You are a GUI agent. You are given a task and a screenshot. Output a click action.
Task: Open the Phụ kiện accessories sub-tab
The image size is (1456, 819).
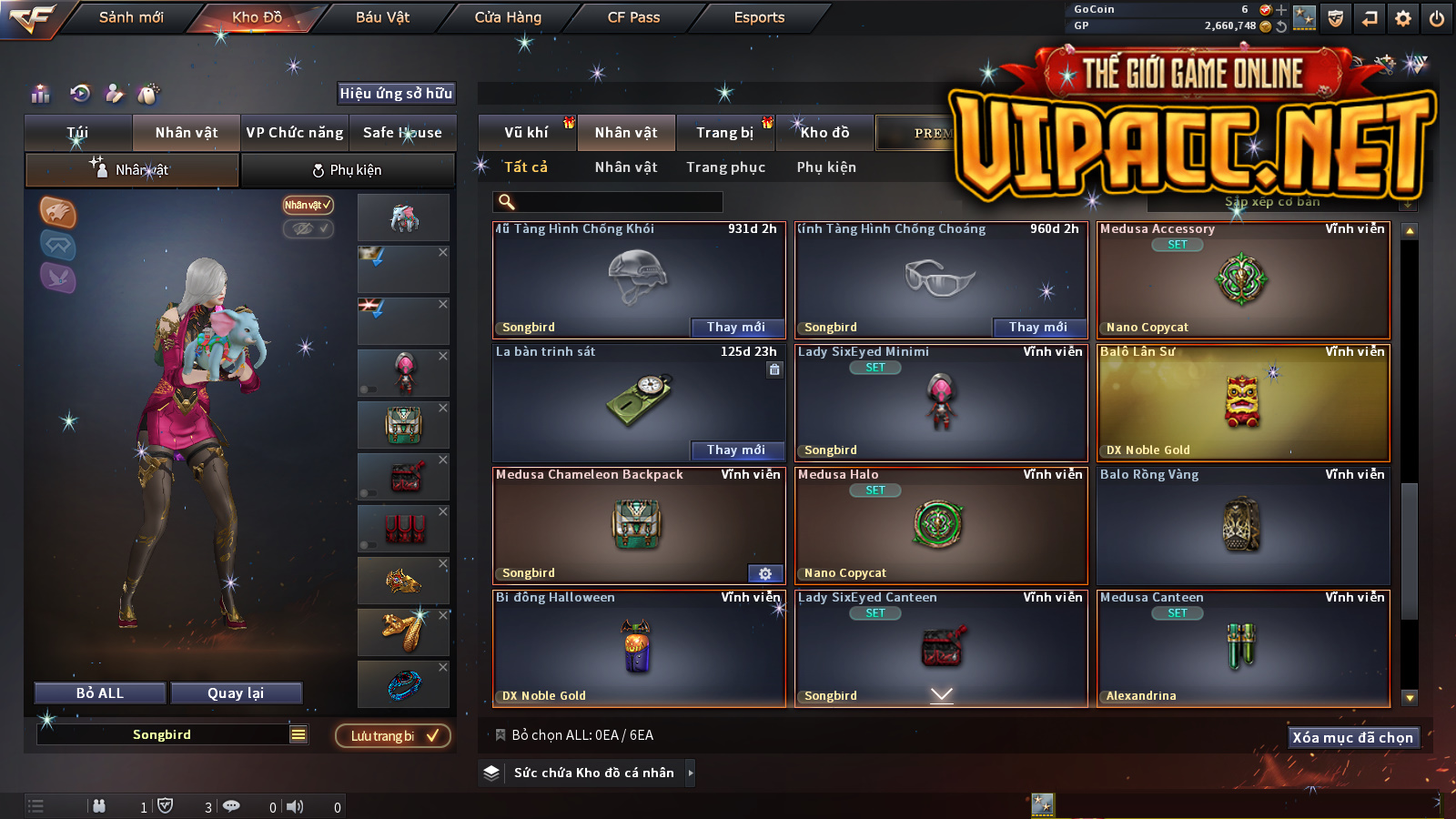pyautogui.click(x=348, y=170)
